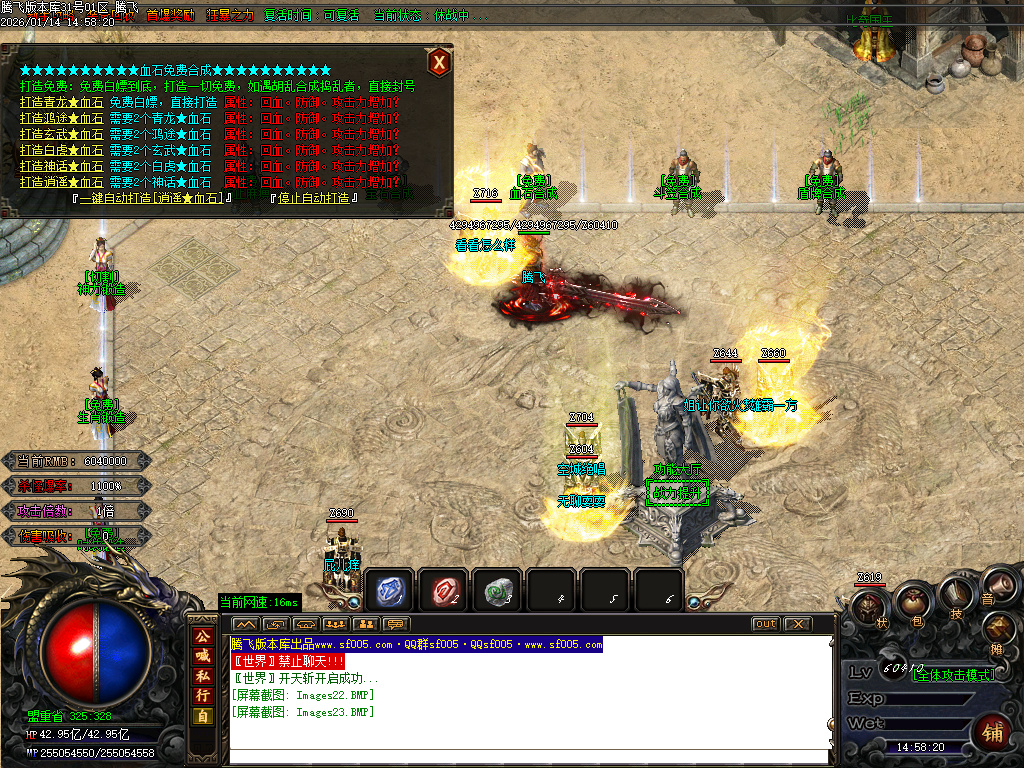Open character status helmet icon (状)
This screenshot has height=768, width=1024.
click(x=869, y=608)
